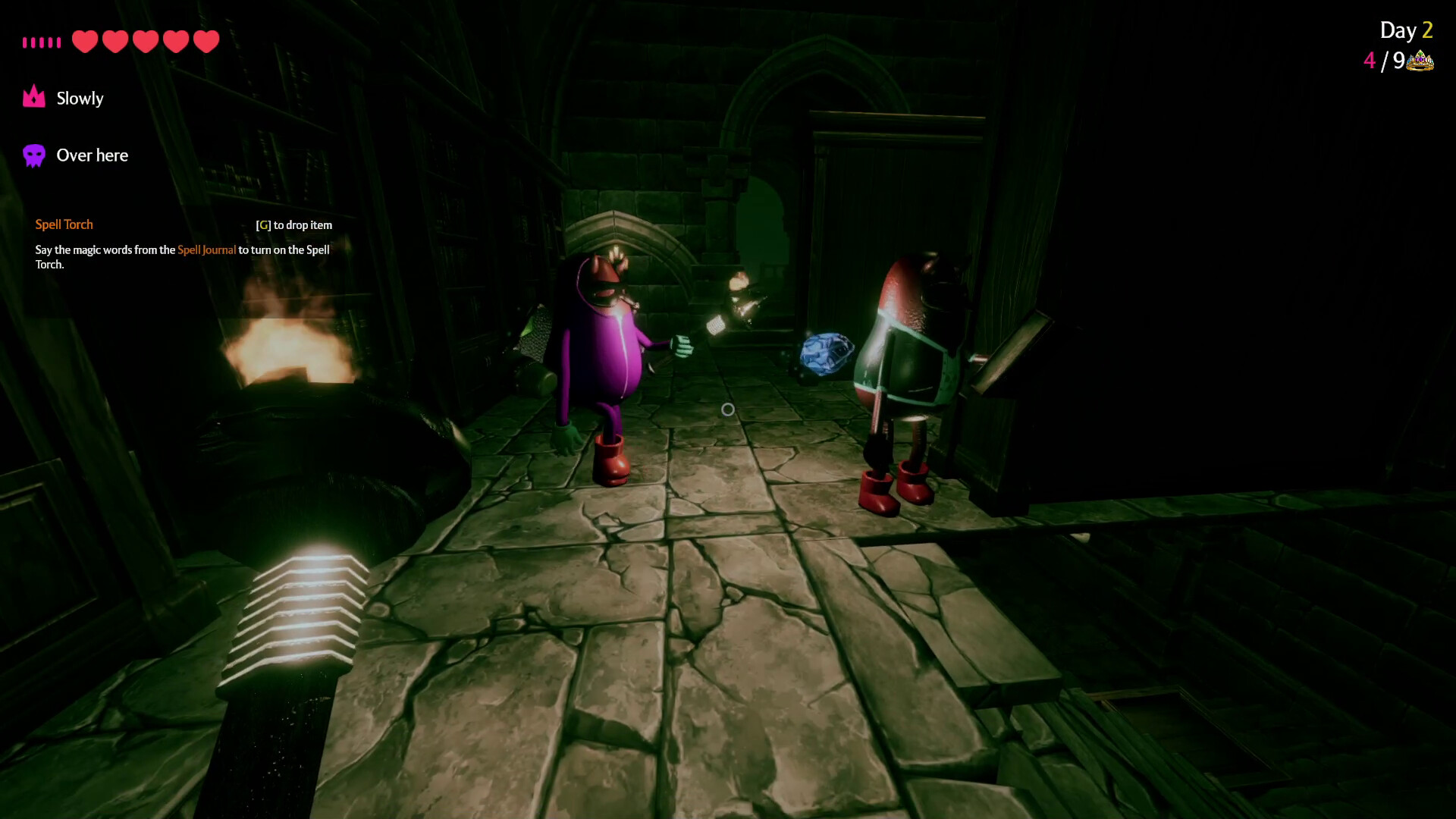The height and width of the screenshot is (819, 1456).
Task: Click the to drop item hint text
Action: click(x=302, y=225)
